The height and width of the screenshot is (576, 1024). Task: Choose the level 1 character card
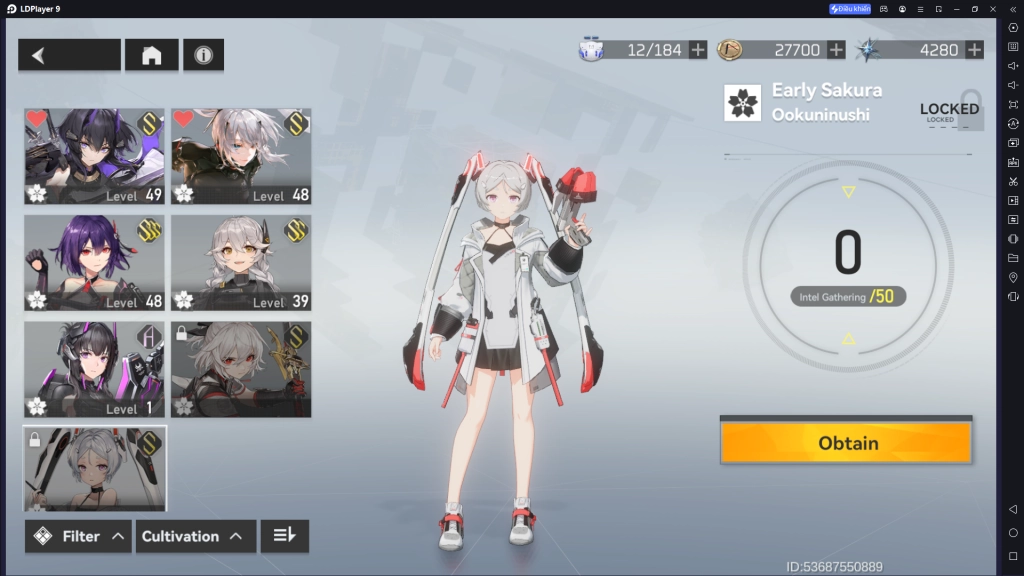95,369
